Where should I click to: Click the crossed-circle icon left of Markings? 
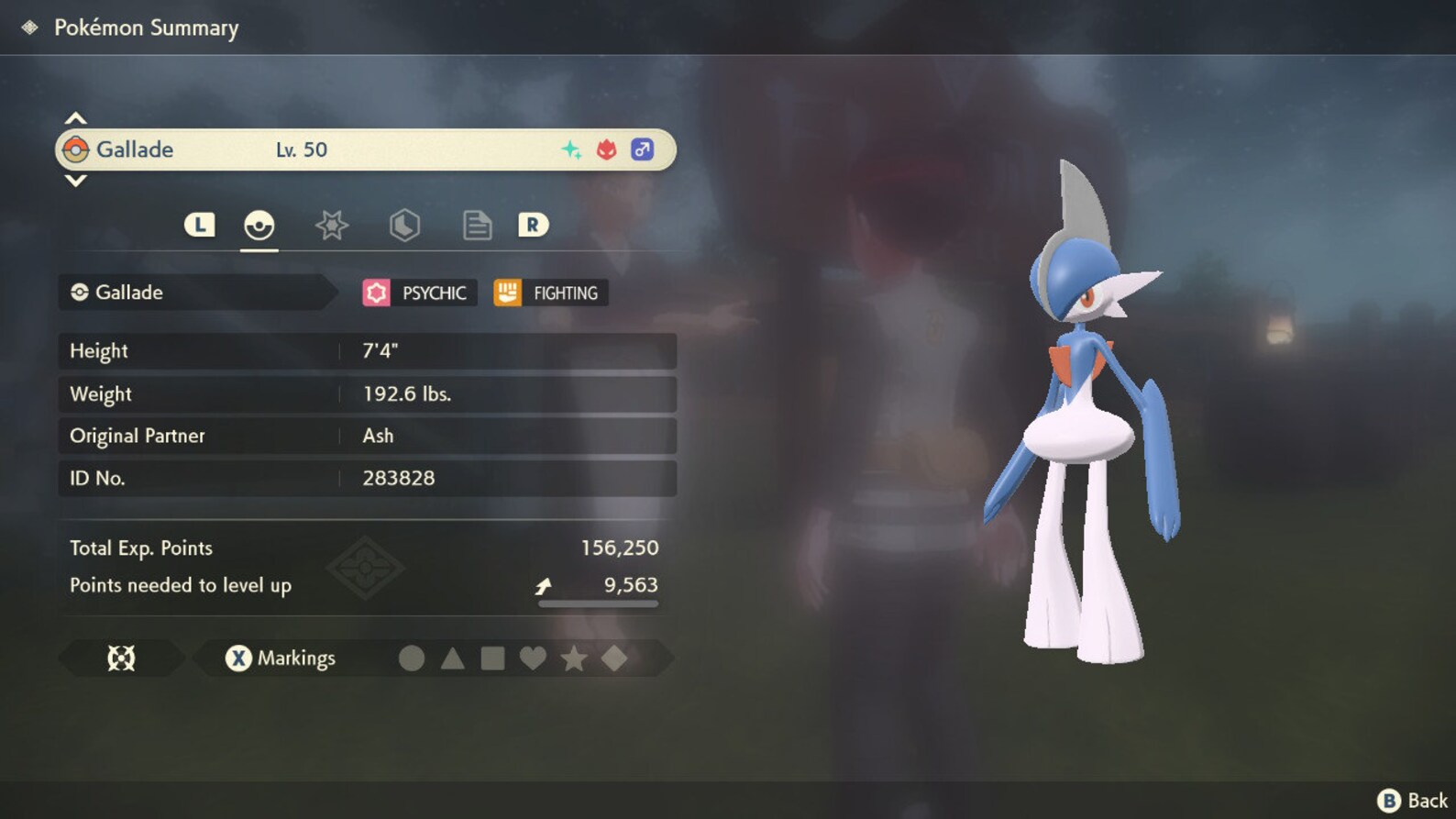(x=120, y=658)
